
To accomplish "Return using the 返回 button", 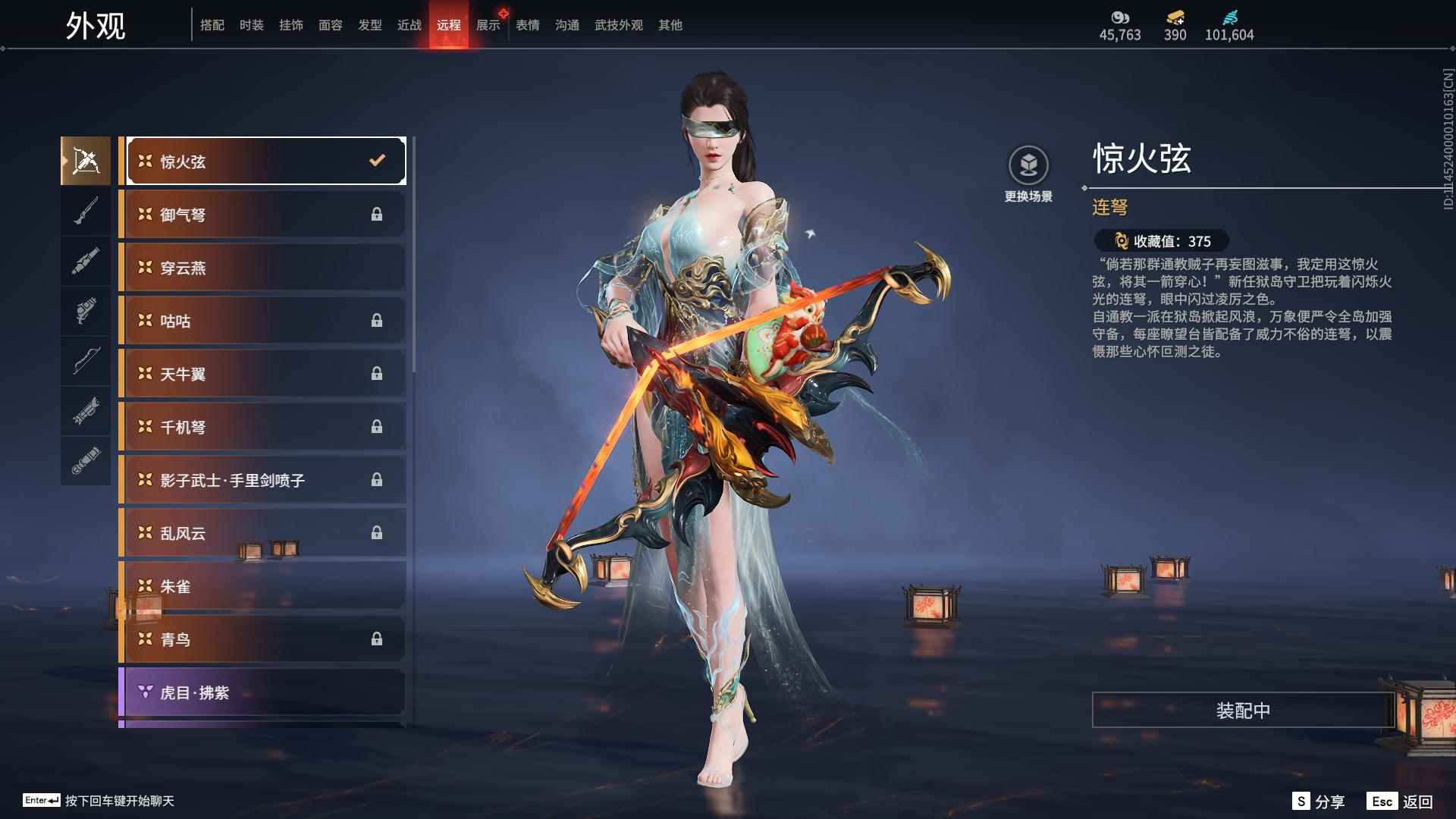I will [1400, 802].
